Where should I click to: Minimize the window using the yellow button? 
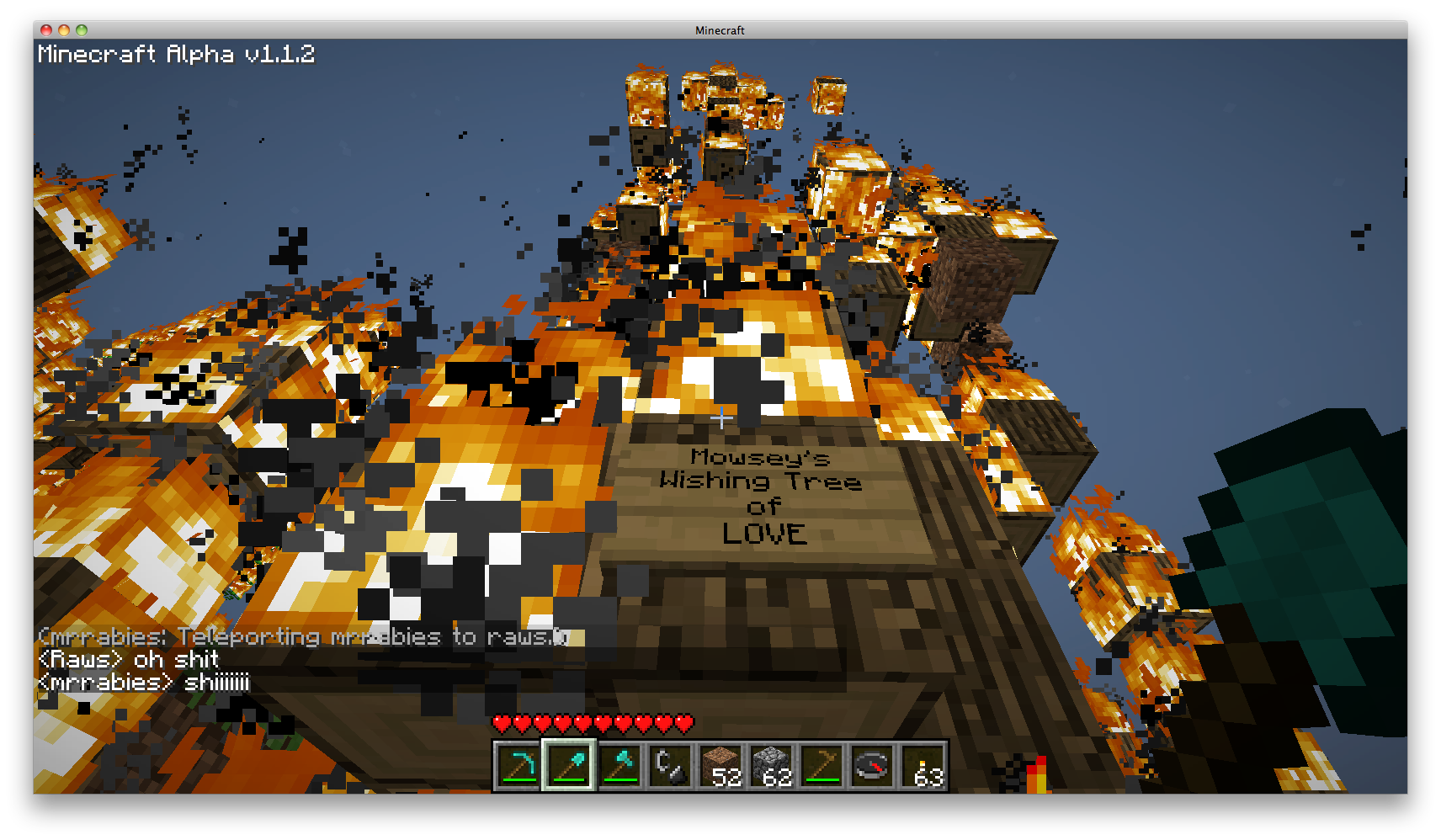coord(64,30)
